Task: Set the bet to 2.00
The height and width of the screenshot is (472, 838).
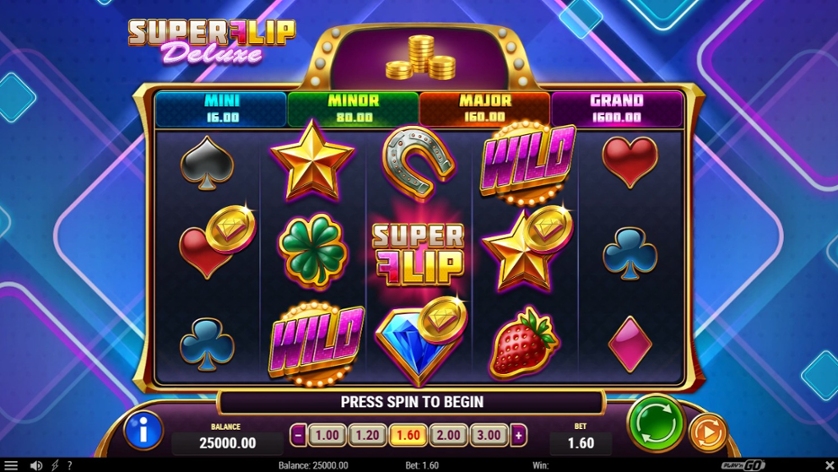Action: tap(449, 435)
